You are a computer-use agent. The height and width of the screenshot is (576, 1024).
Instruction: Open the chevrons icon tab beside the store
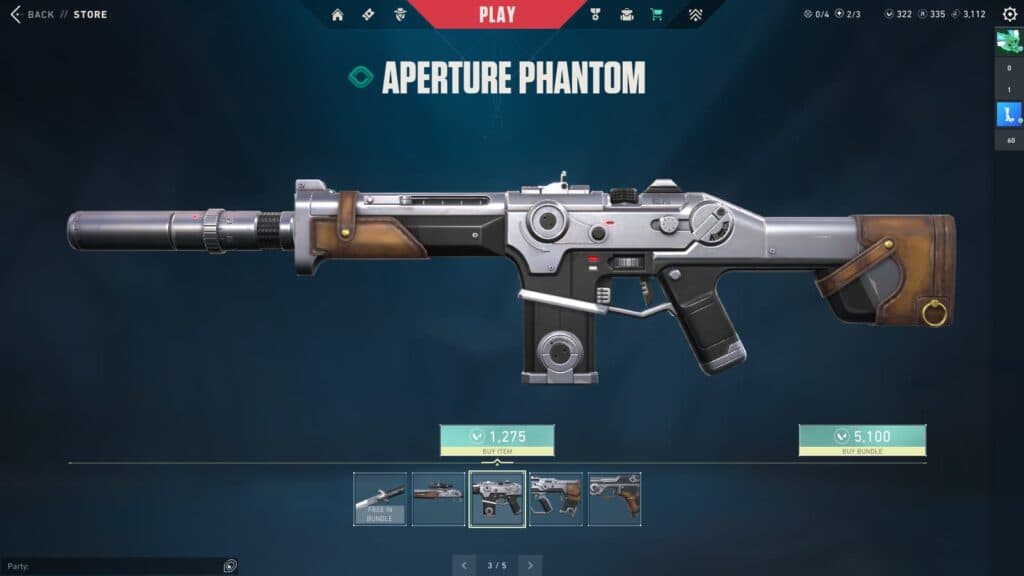[x=696, y=14]
